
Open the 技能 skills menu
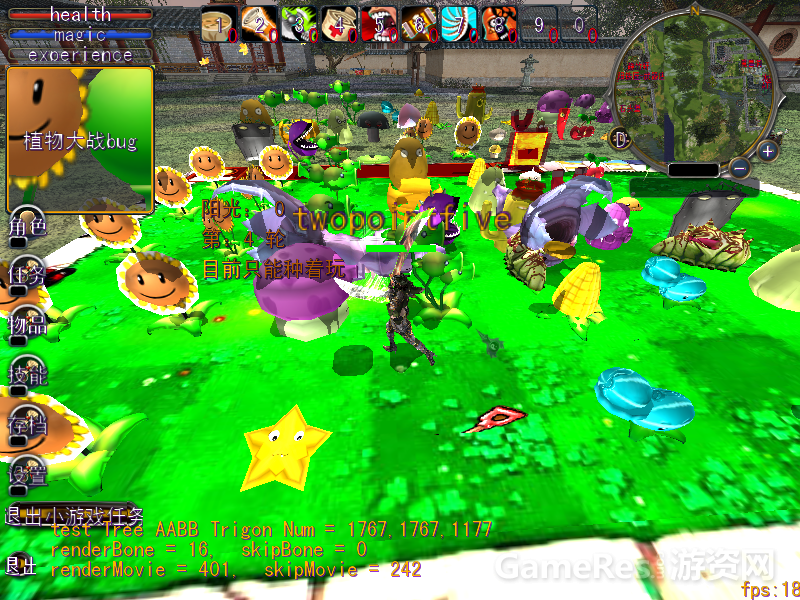click(27, 375)
